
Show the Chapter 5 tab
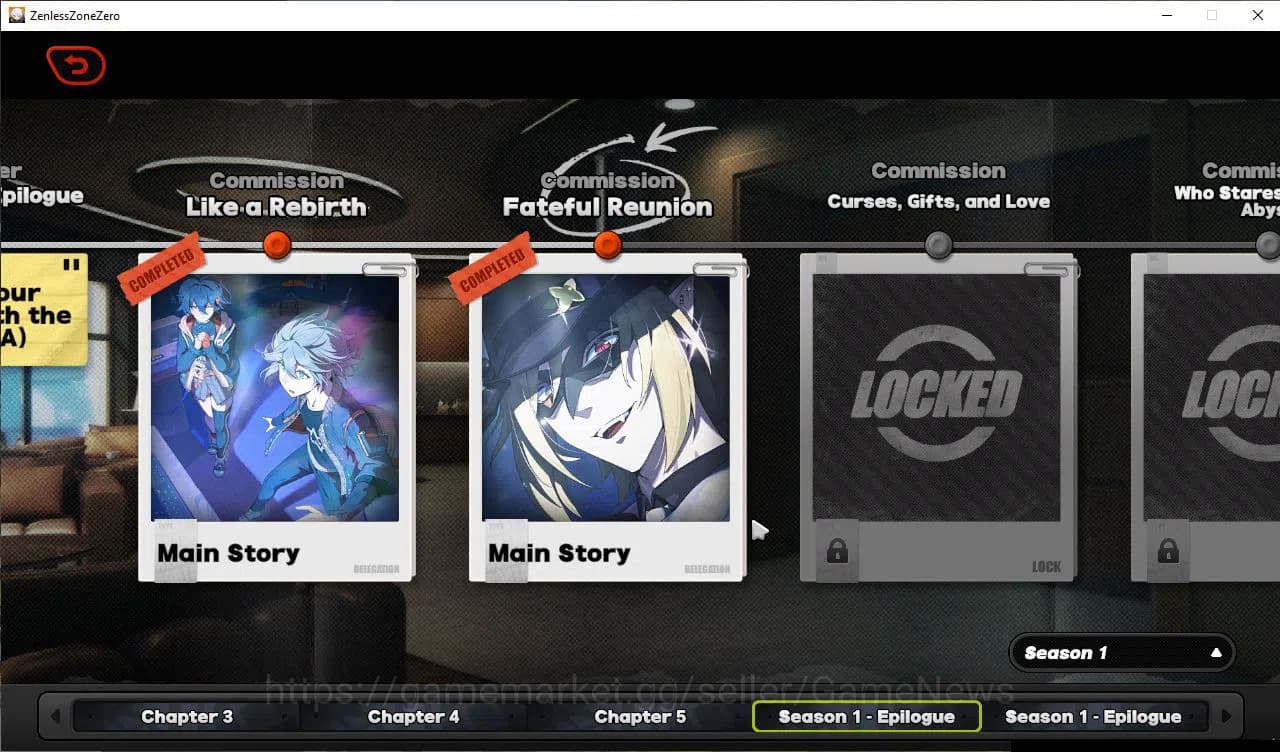(640, 716)
